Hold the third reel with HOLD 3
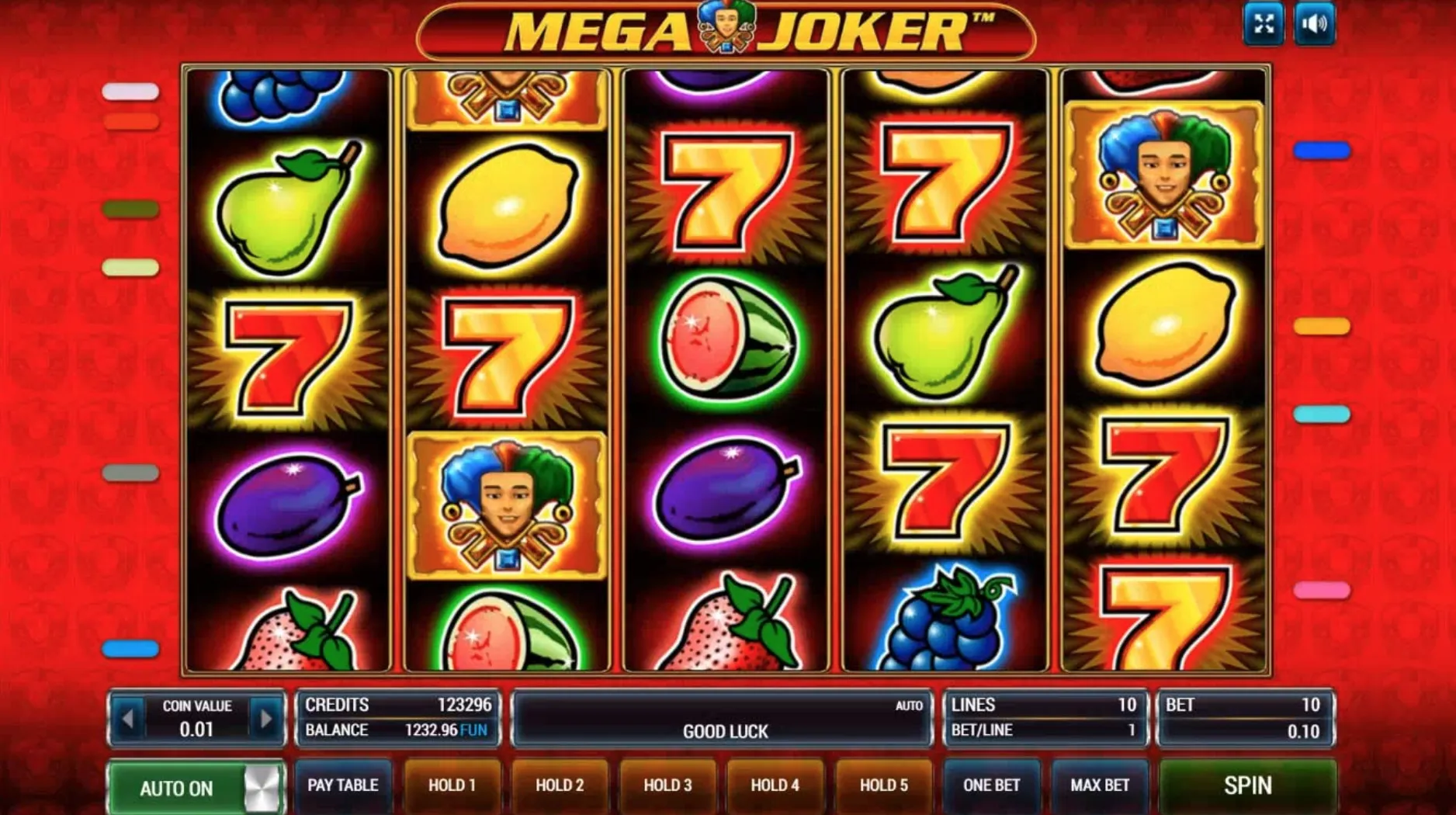The width and height of the screenshot is (1456, 815). [667, 785]
